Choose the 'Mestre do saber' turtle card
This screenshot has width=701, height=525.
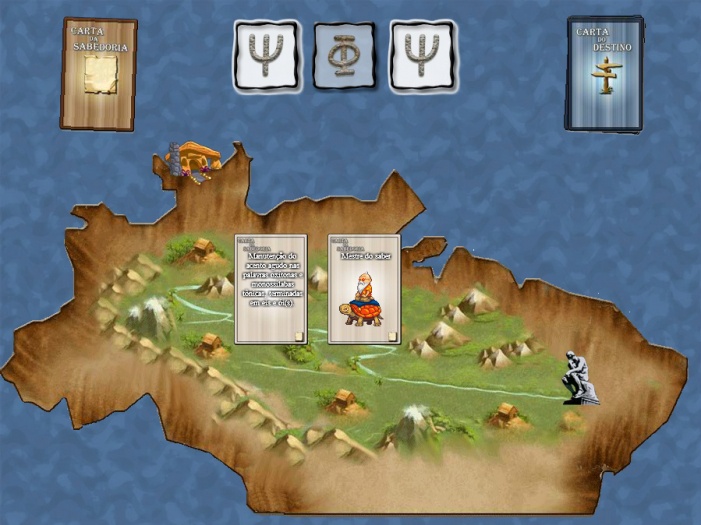click(364, 289)
